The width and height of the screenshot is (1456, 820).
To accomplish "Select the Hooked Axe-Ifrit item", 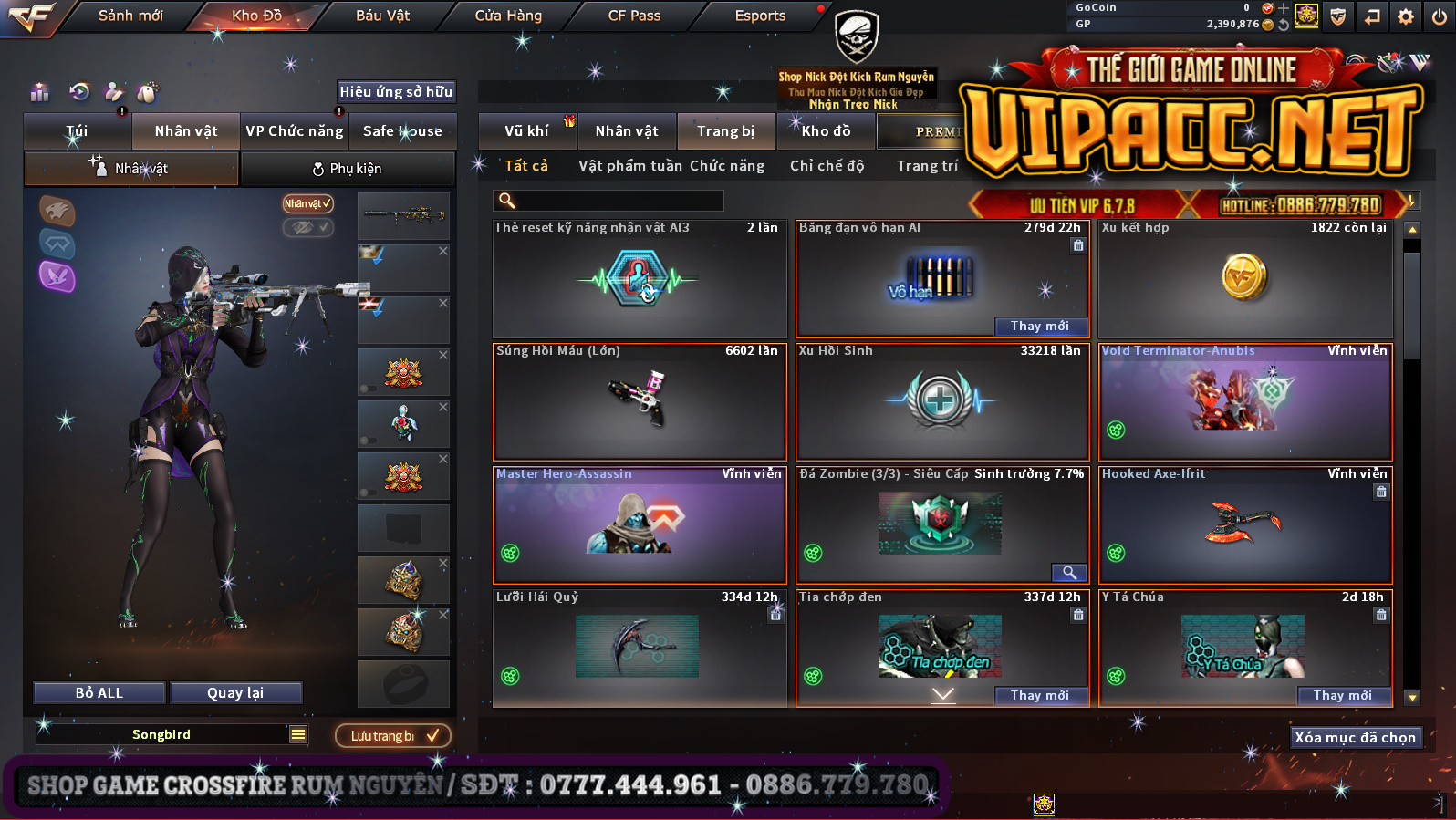I will click(1245, 524).
